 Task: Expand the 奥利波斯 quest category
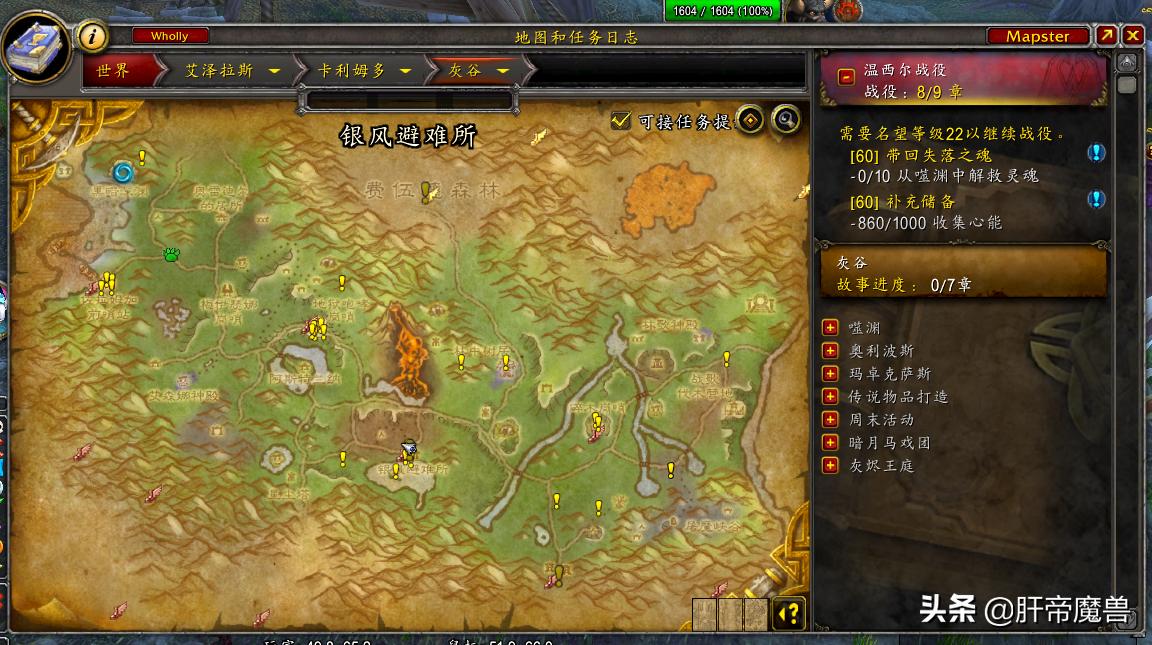tap(829, 351)
